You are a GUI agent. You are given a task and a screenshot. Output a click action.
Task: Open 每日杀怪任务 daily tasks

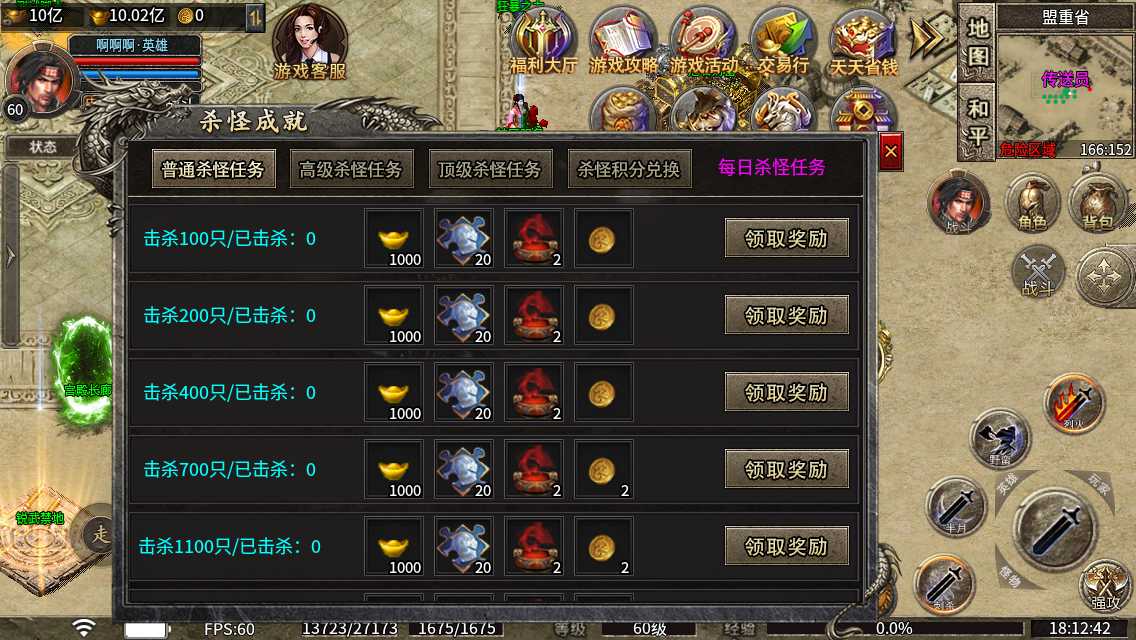[772, 167]
